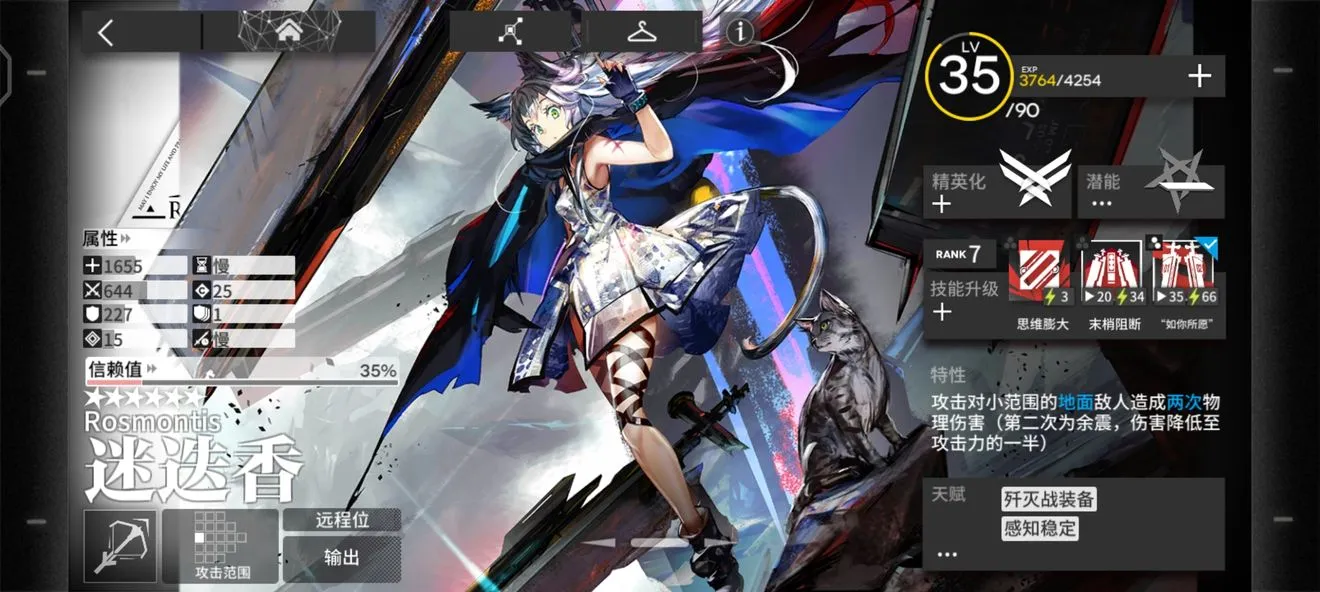1320x592 pixels.
Task: Click the 输出 DPS tag
Action: click(x=341, y=558)
